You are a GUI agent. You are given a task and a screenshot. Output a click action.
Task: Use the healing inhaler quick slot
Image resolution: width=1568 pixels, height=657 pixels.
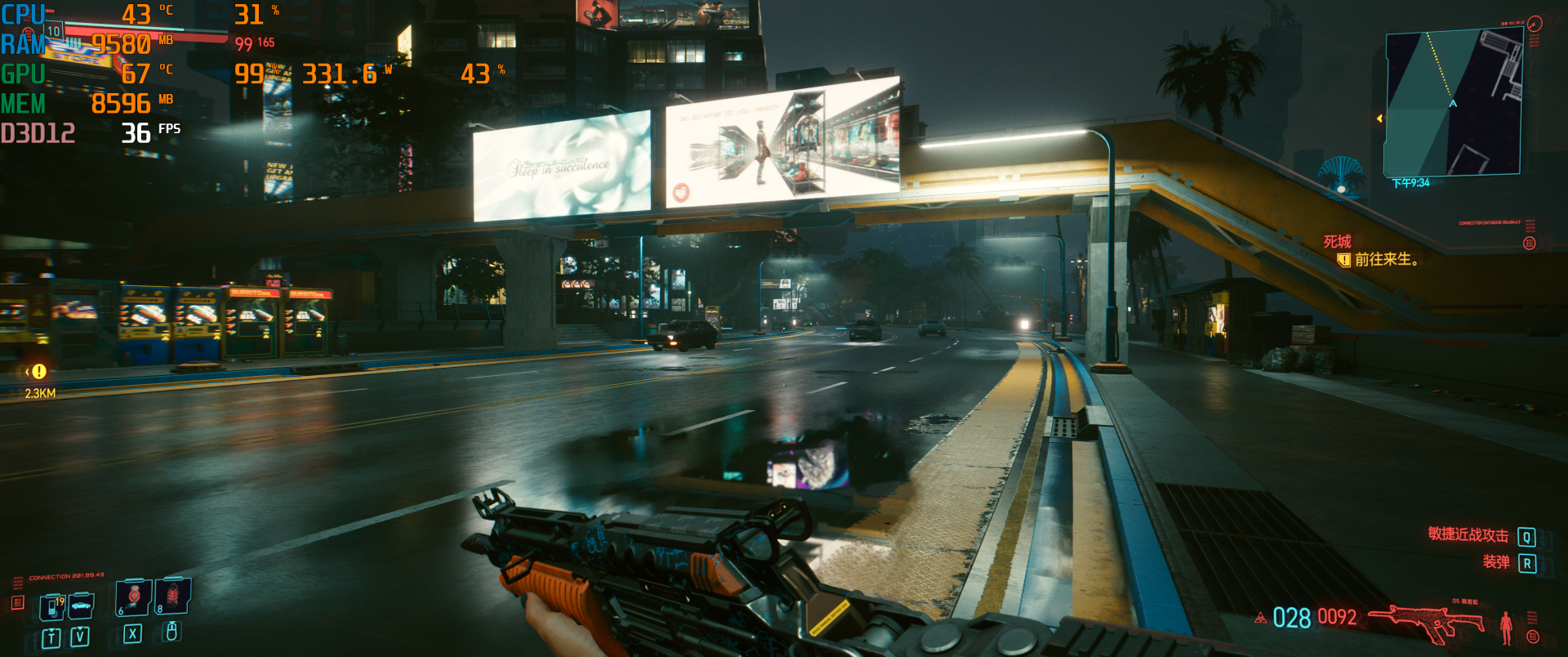[132, 597]
